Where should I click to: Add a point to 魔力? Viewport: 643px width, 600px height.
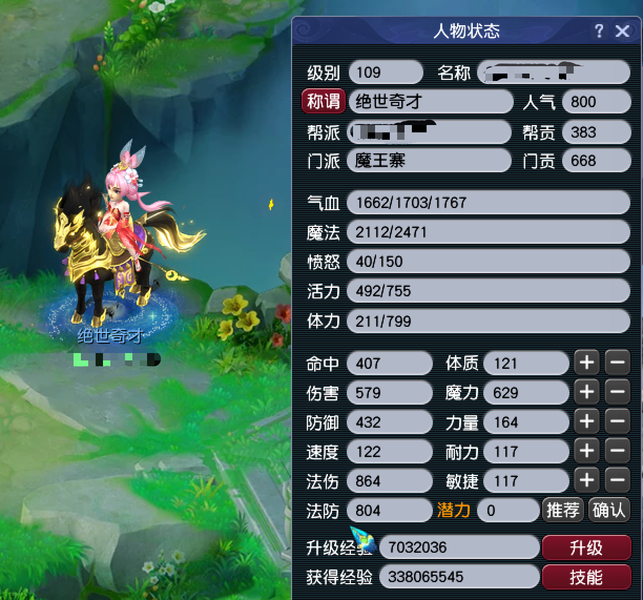(587, 392)
